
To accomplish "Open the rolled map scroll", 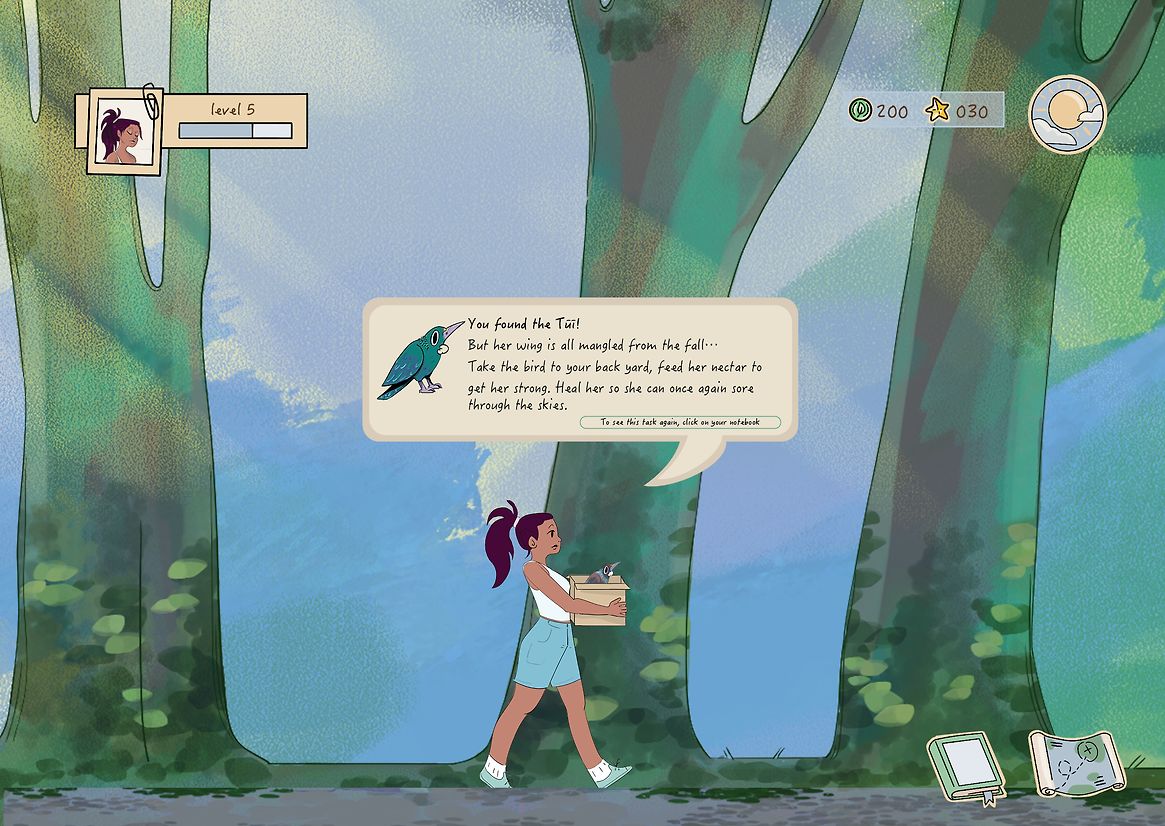I will pos(1074,764).
